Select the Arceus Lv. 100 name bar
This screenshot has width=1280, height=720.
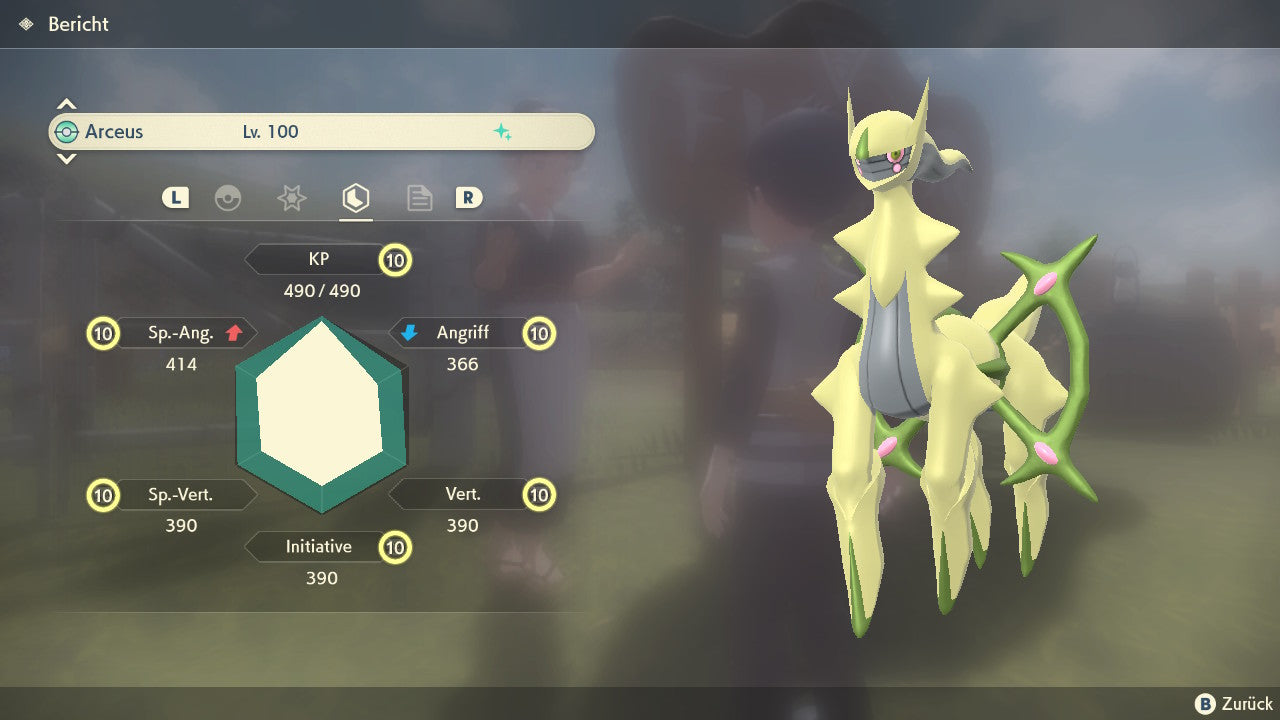point(321,132)
